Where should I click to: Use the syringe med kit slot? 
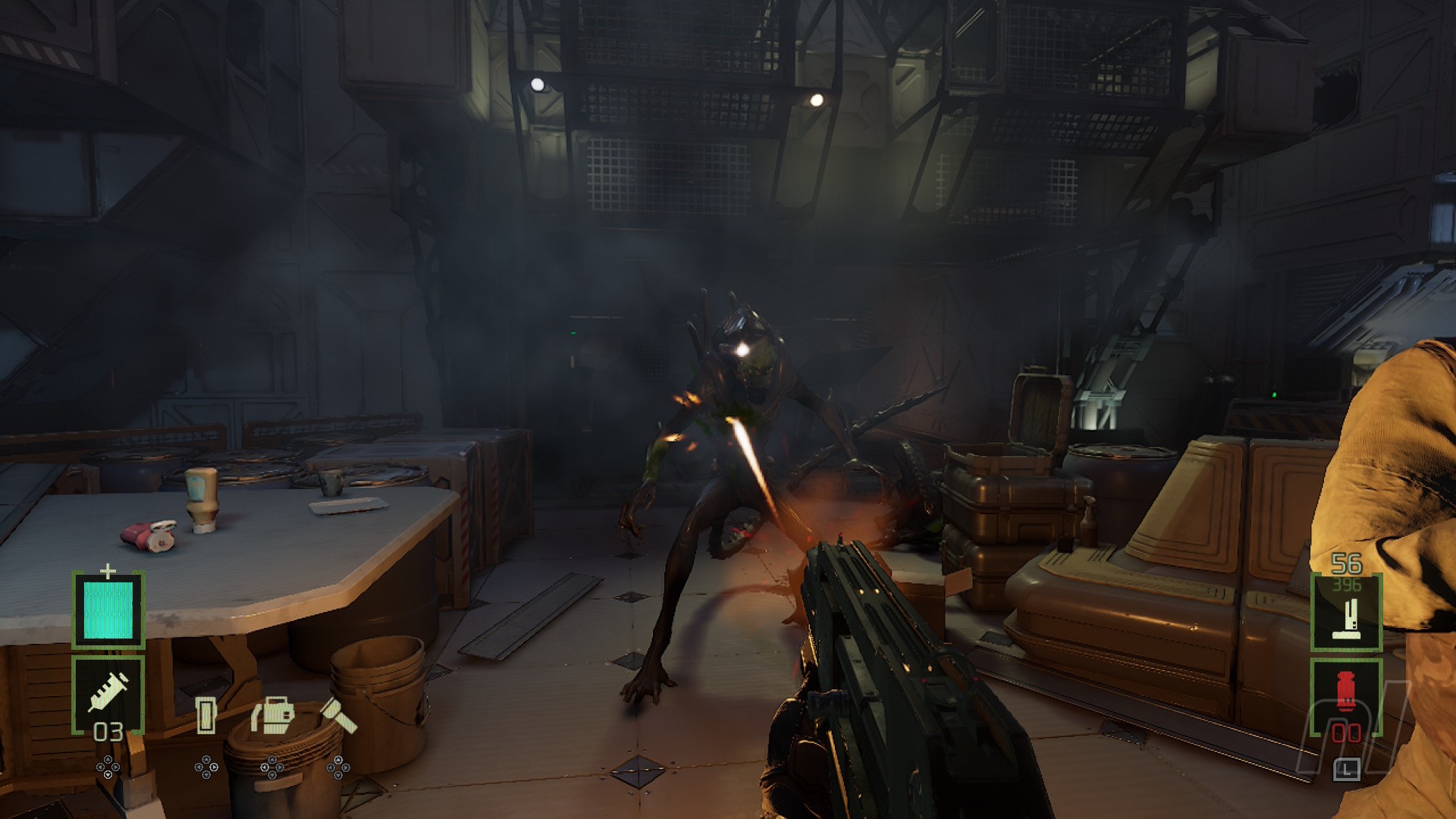[108, 694]
